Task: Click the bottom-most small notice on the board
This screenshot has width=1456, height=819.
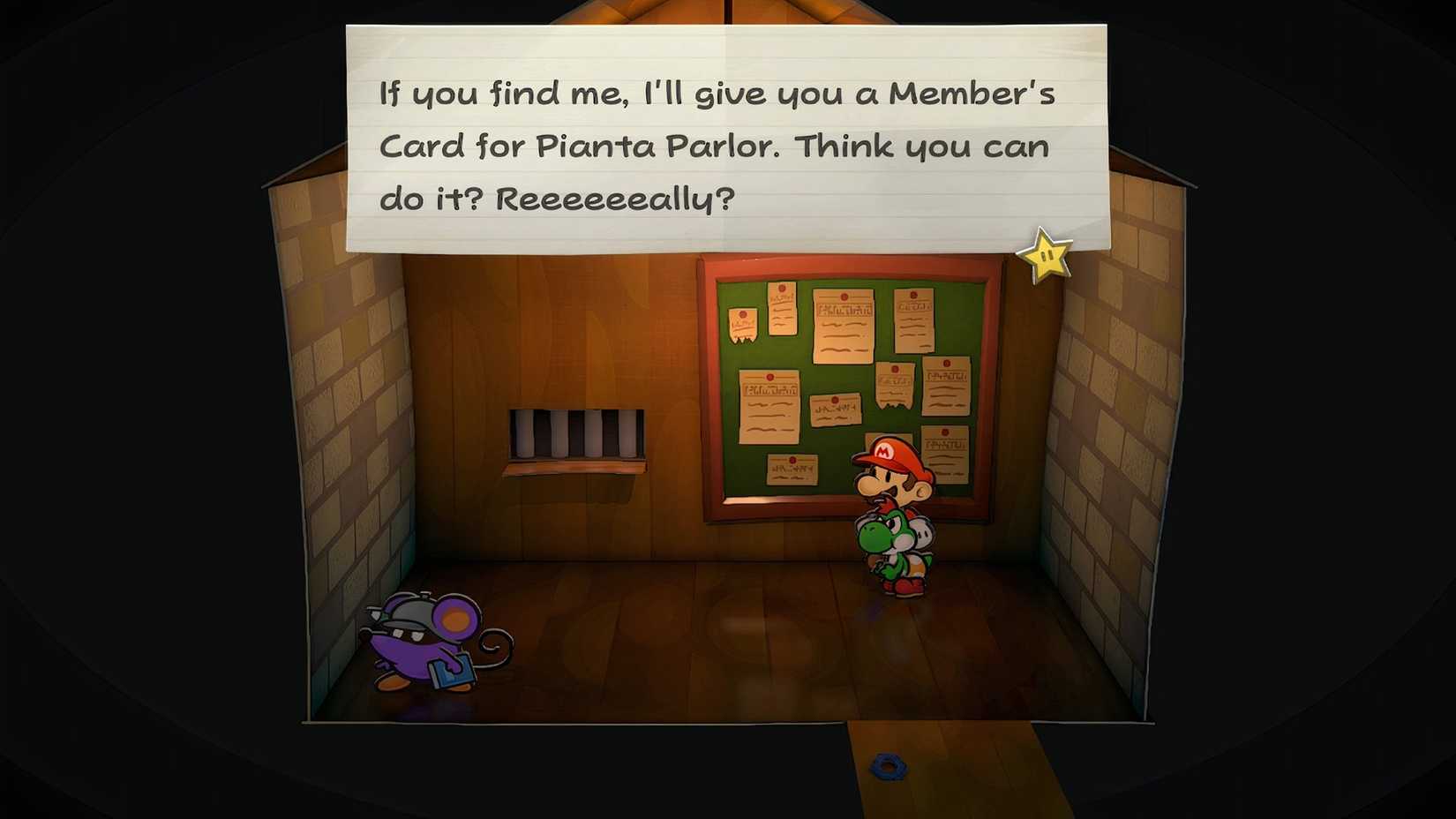Action: [x=791, y=468]
